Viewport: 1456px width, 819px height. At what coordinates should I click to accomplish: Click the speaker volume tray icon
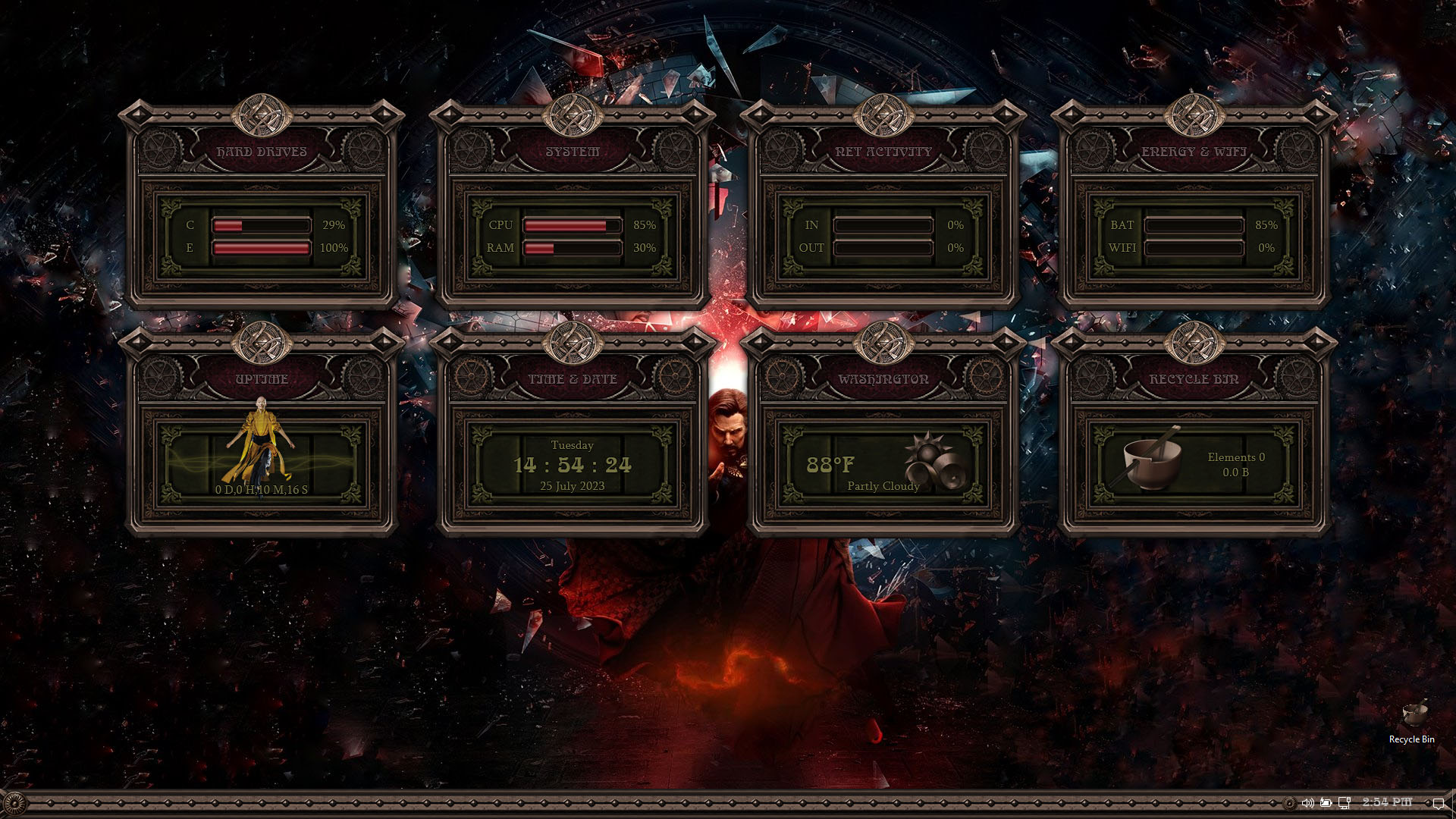tap(1307, 802)
